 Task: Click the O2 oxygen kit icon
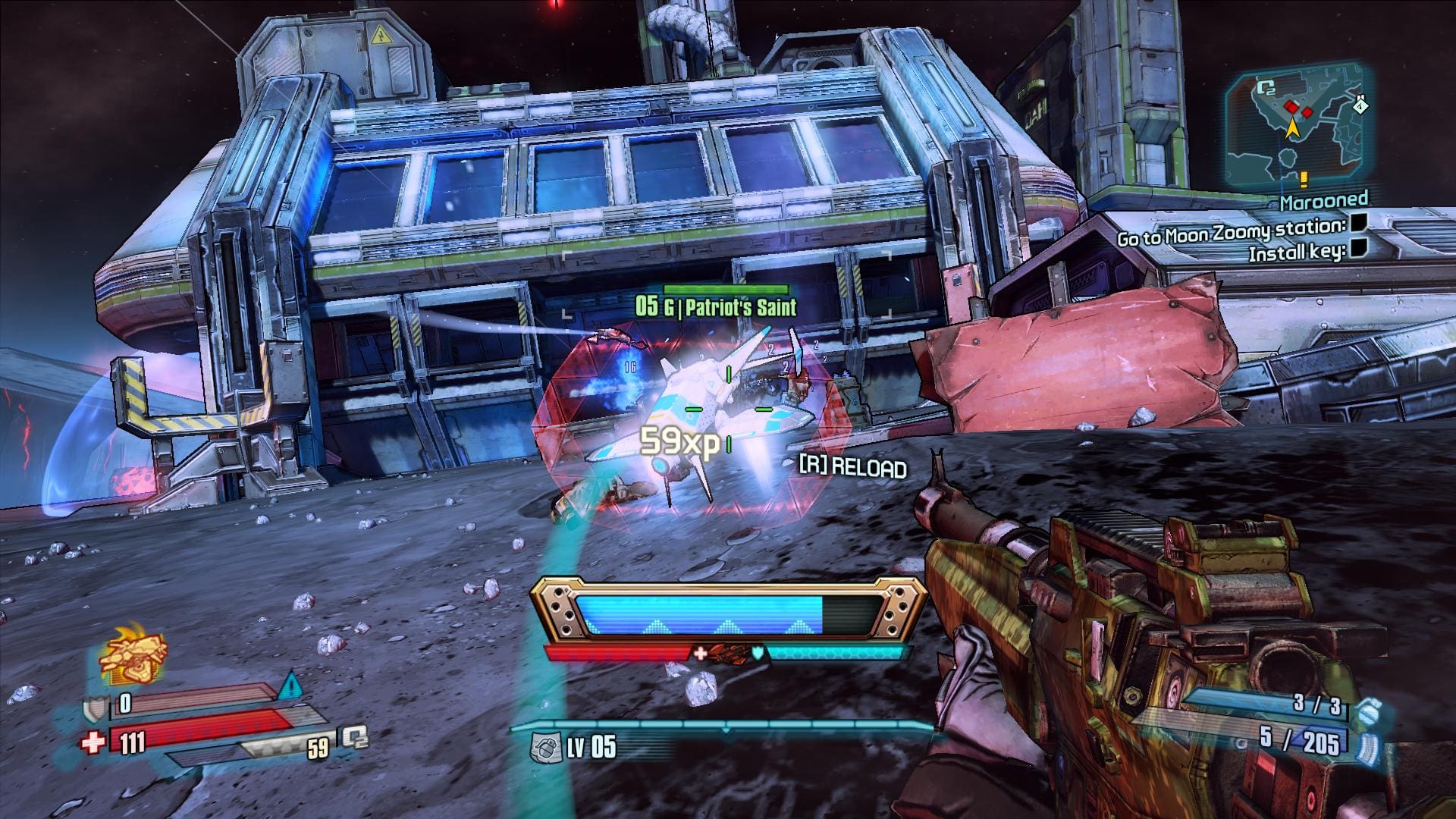(354, 737)
